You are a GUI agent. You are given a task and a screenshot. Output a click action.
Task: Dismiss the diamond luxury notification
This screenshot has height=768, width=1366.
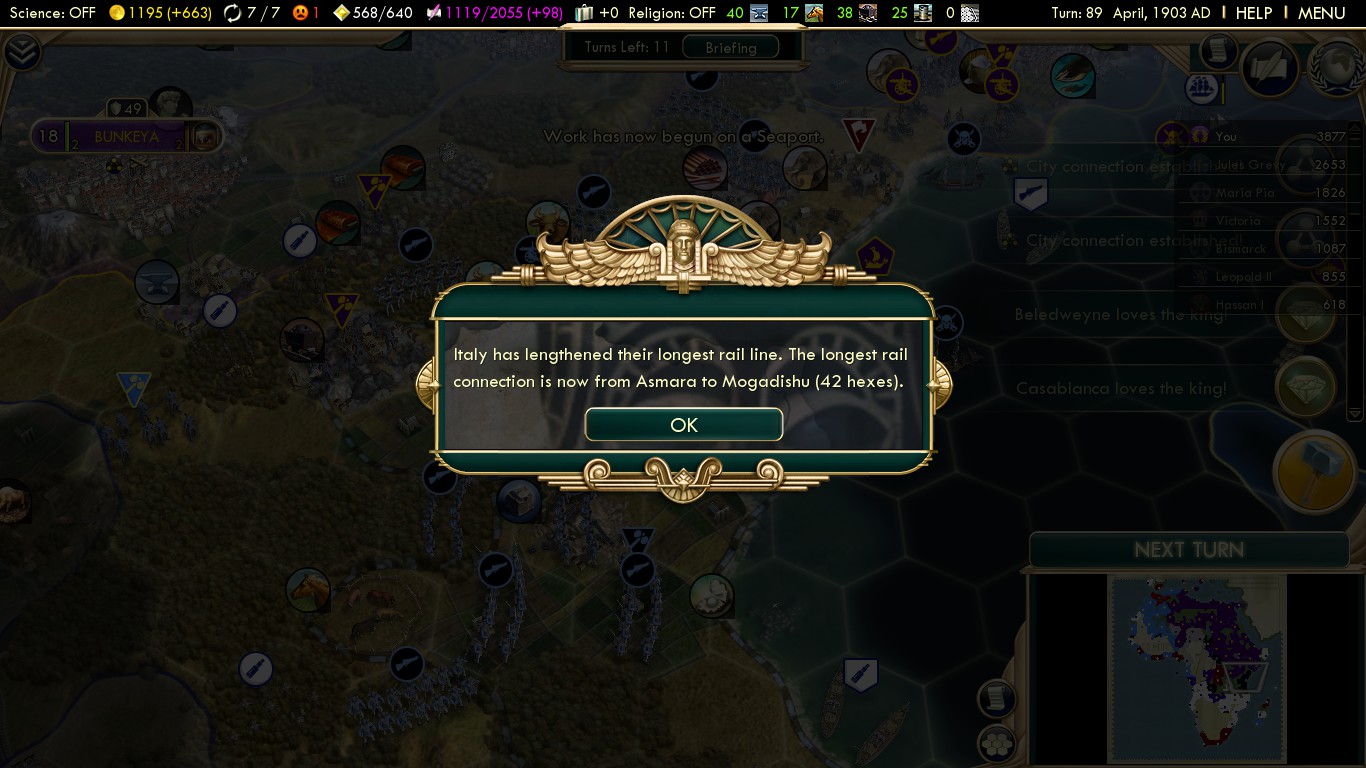point(1305,387)
